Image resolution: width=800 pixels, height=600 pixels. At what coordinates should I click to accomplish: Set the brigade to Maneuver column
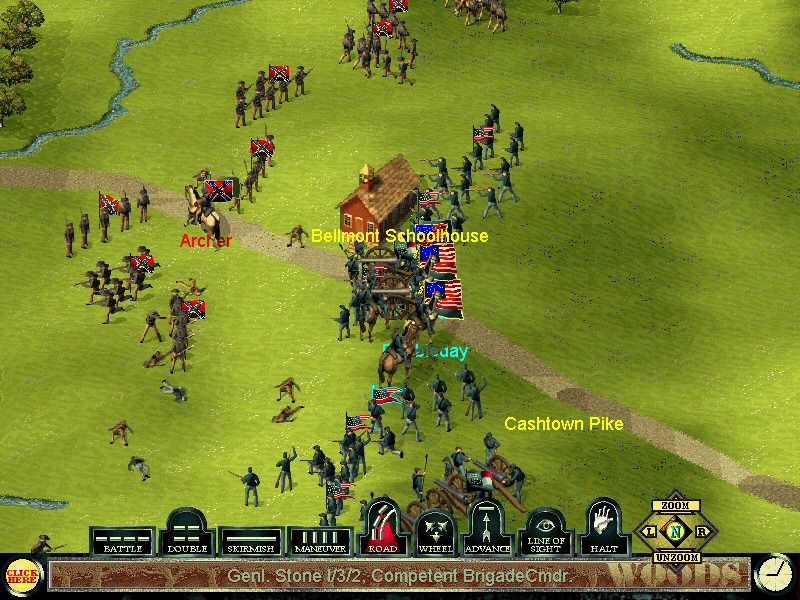(x=319, y=541)
